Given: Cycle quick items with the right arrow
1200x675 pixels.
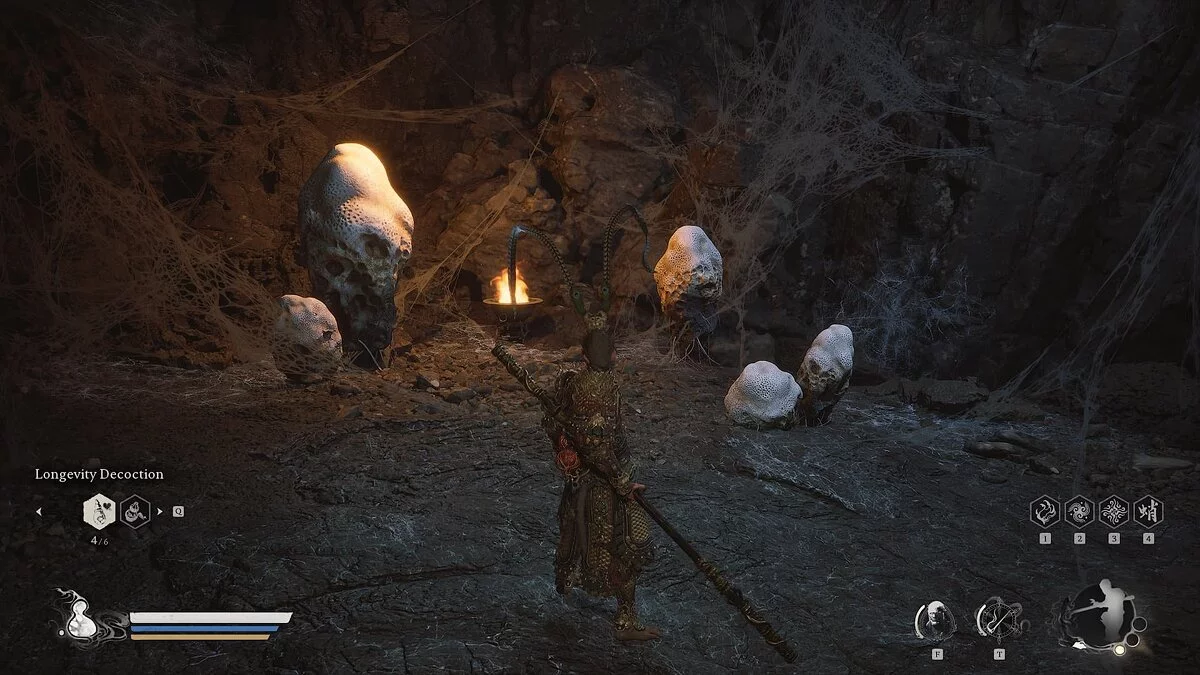Looking at the screenshot, I should click(x=160, y=511).
